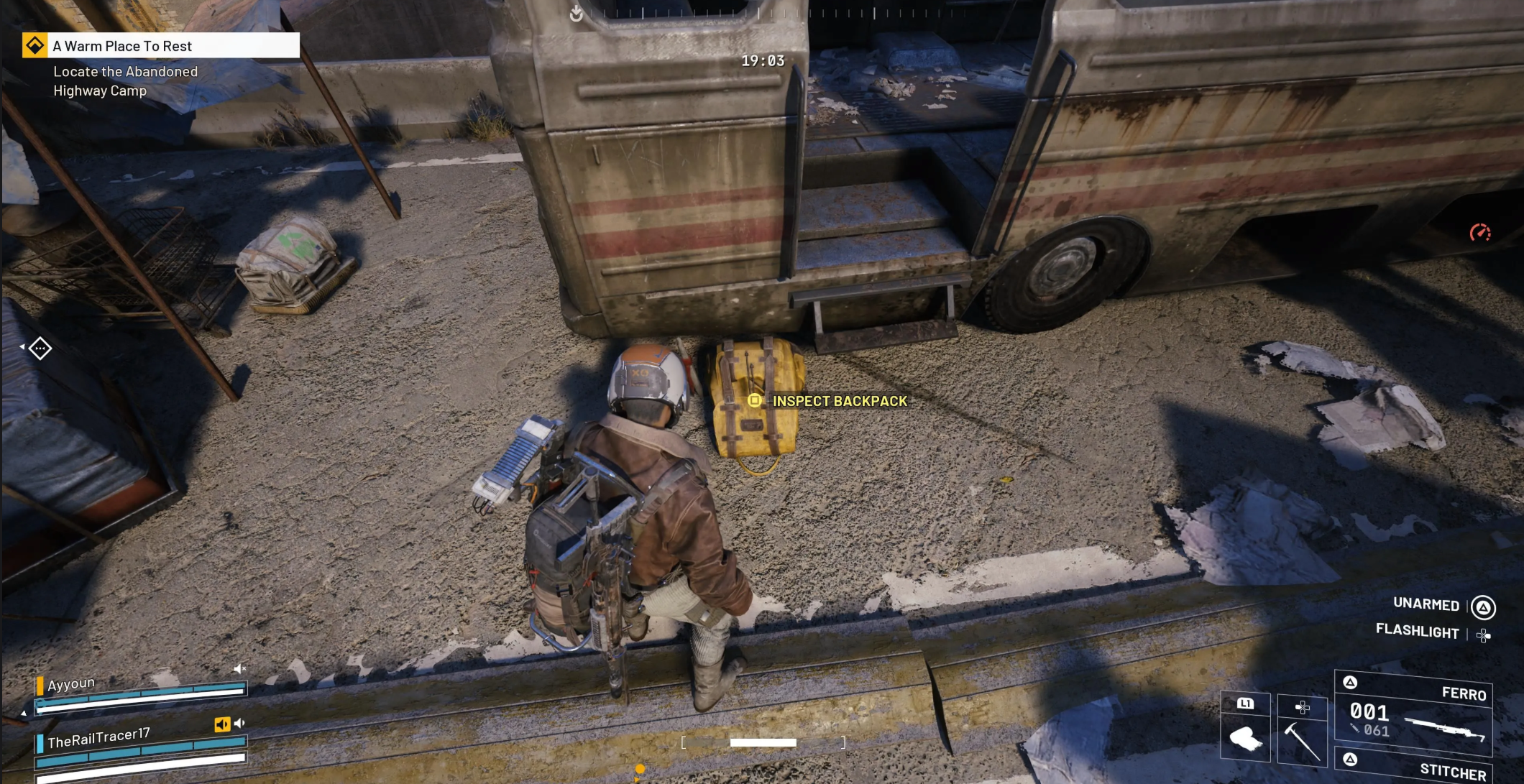Click the red gauge indicator icon
This screenshot has height=784, width=1524.
[x=1479, y=232]
